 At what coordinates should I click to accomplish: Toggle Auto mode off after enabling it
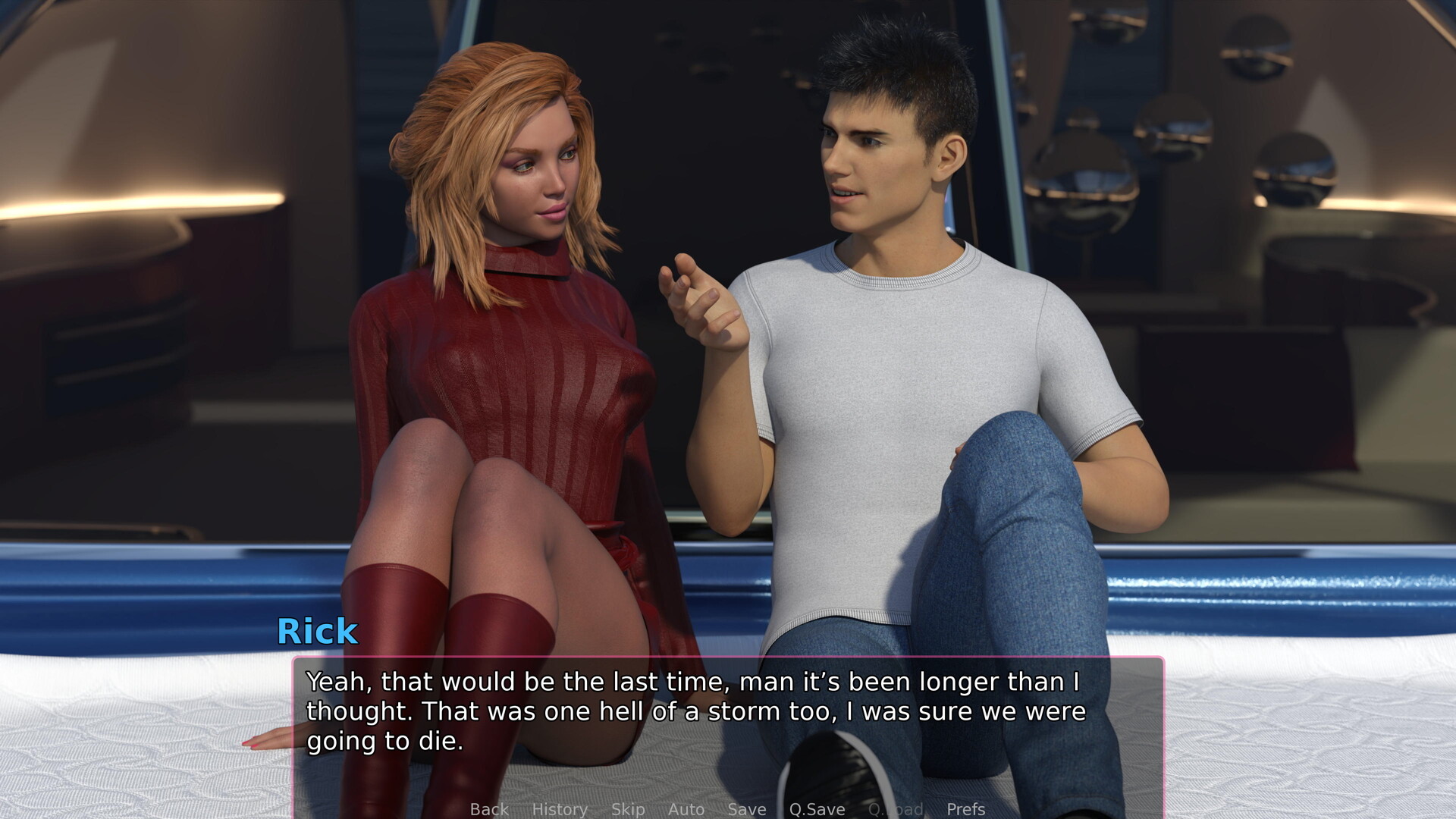pyautogui.click(x=686, y=809)
